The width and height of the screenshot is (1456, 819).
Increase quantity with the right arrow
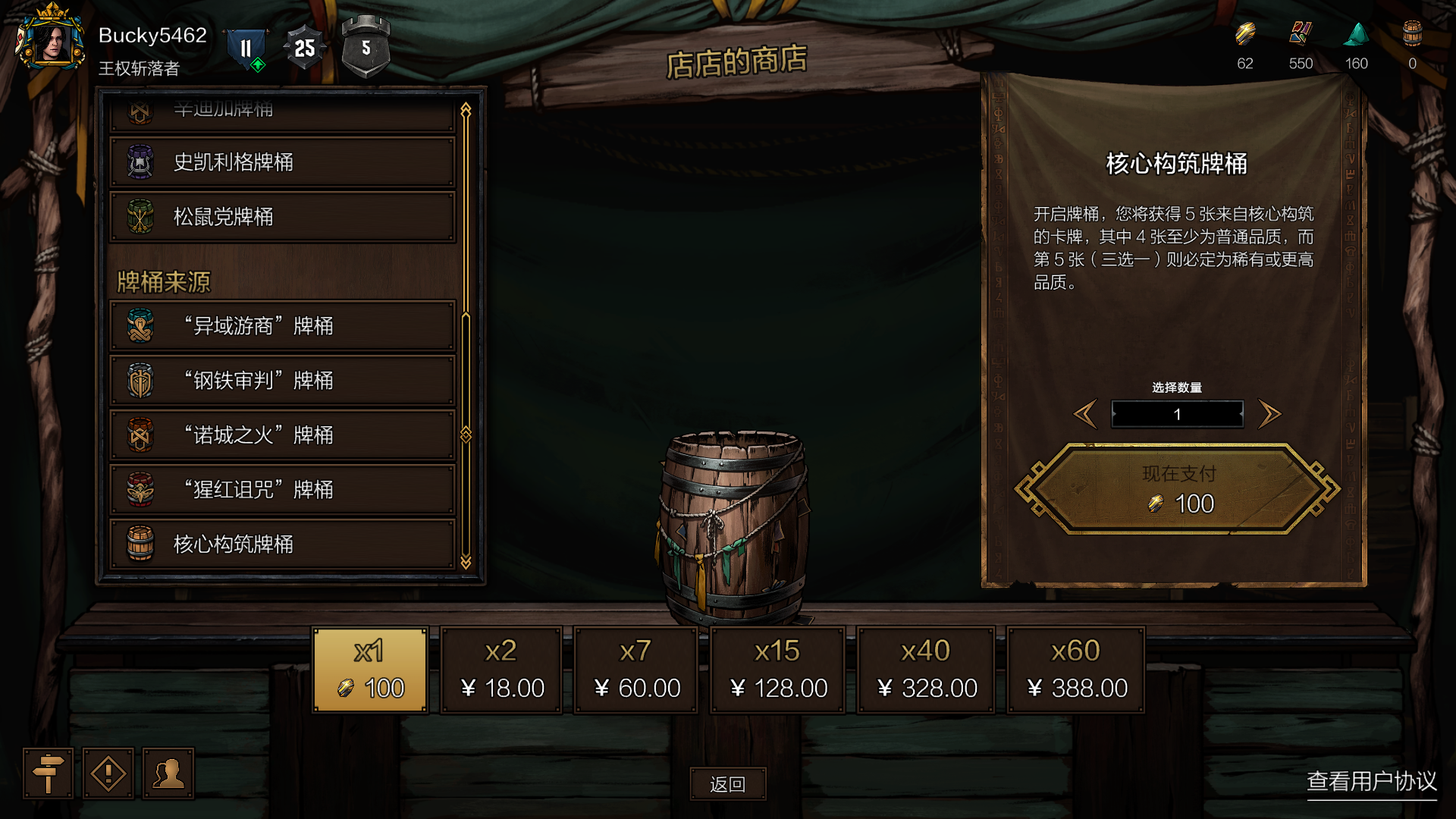coord(1269,414)
